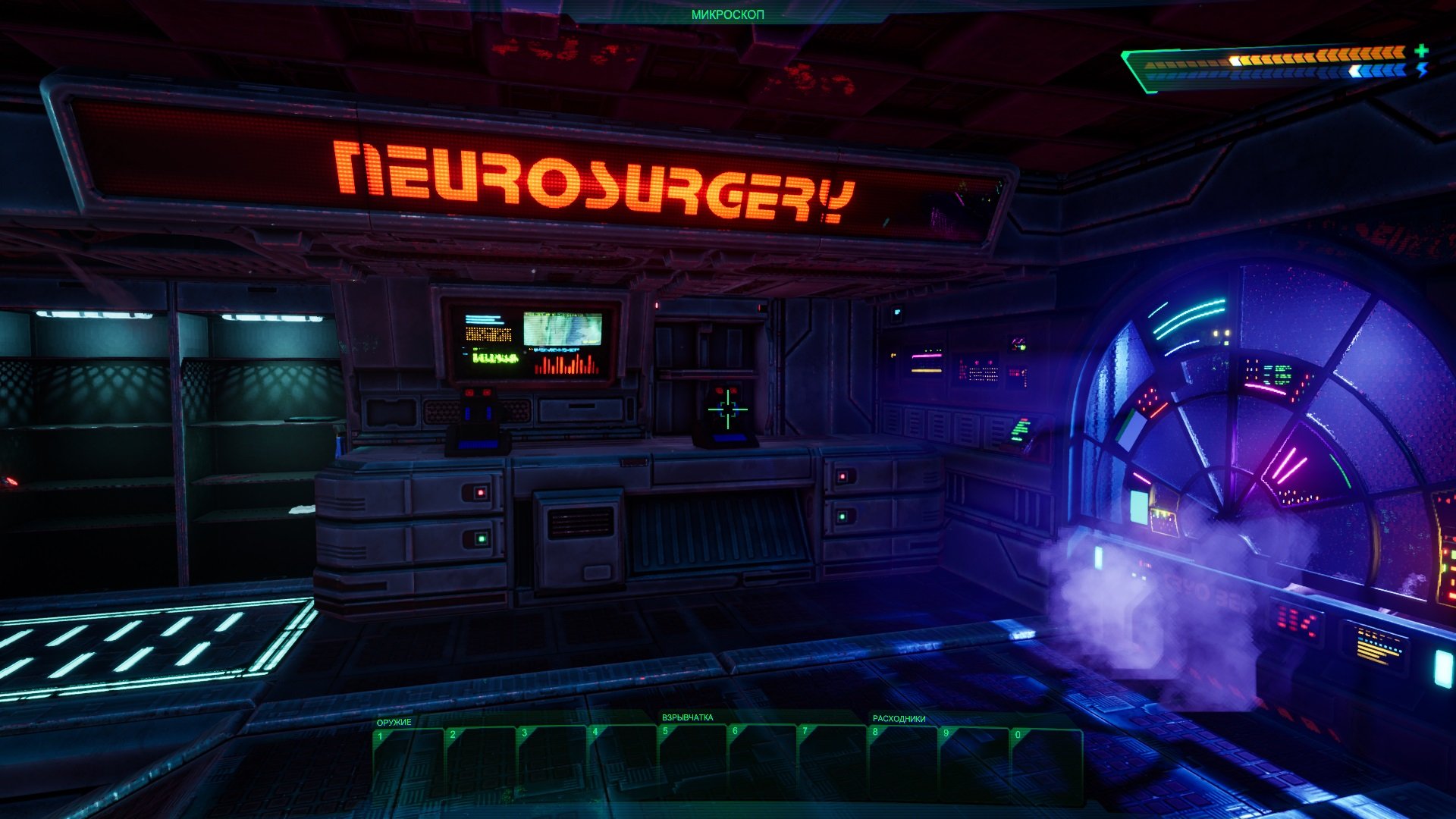This screenshot has width=1456, height=819.
Task: Click explosives slot number 7
Action: click(x=833, y=762)
